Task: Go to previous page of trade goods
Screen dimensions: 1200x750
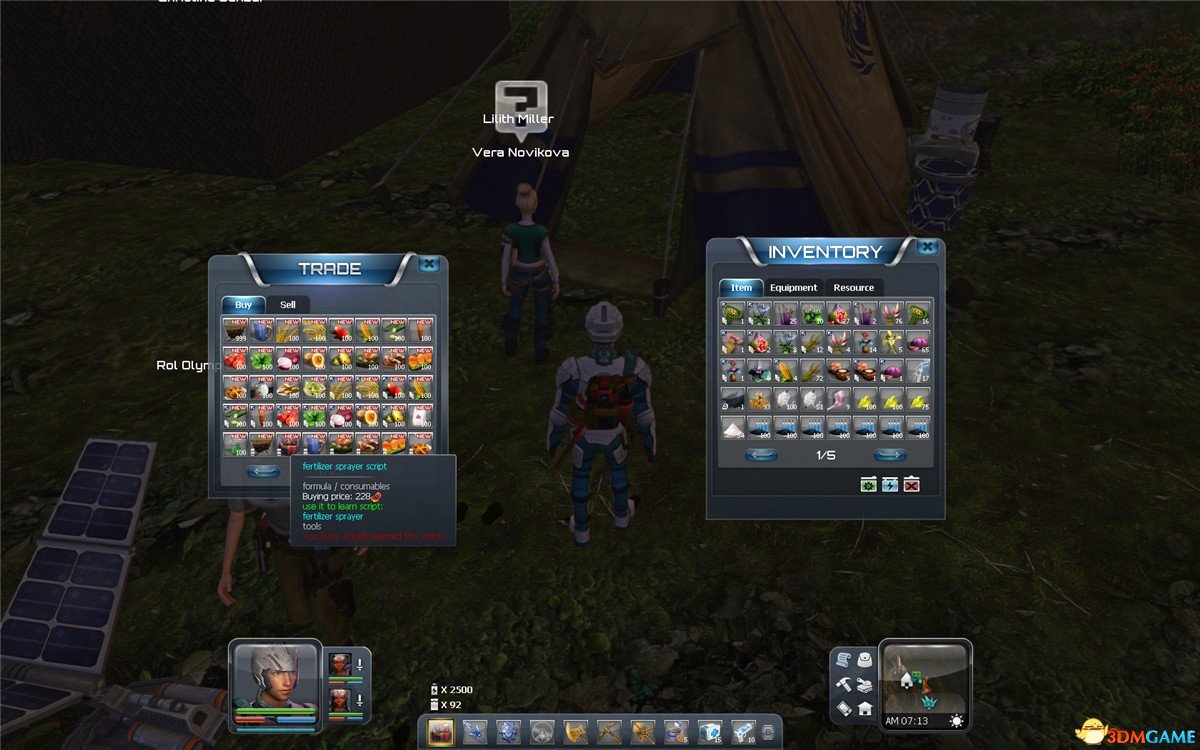Action: point(263,471)
